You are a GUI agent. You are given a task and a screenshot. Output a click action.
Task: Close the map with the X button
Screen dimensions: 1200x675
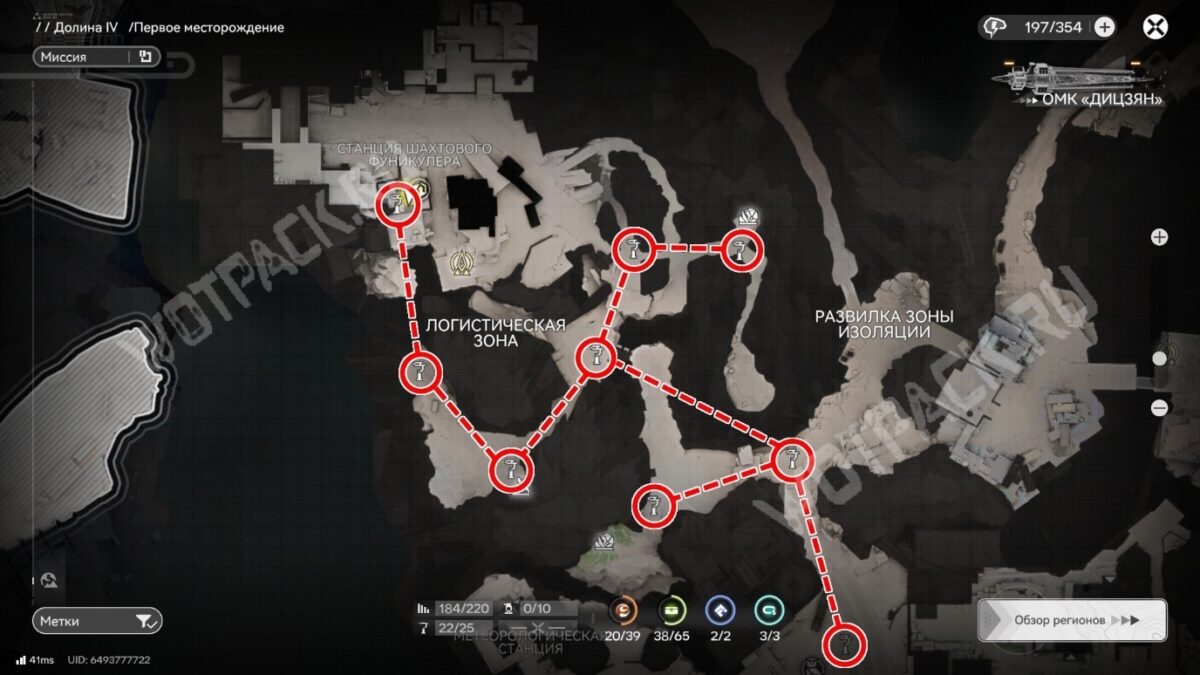(1155, 27)
